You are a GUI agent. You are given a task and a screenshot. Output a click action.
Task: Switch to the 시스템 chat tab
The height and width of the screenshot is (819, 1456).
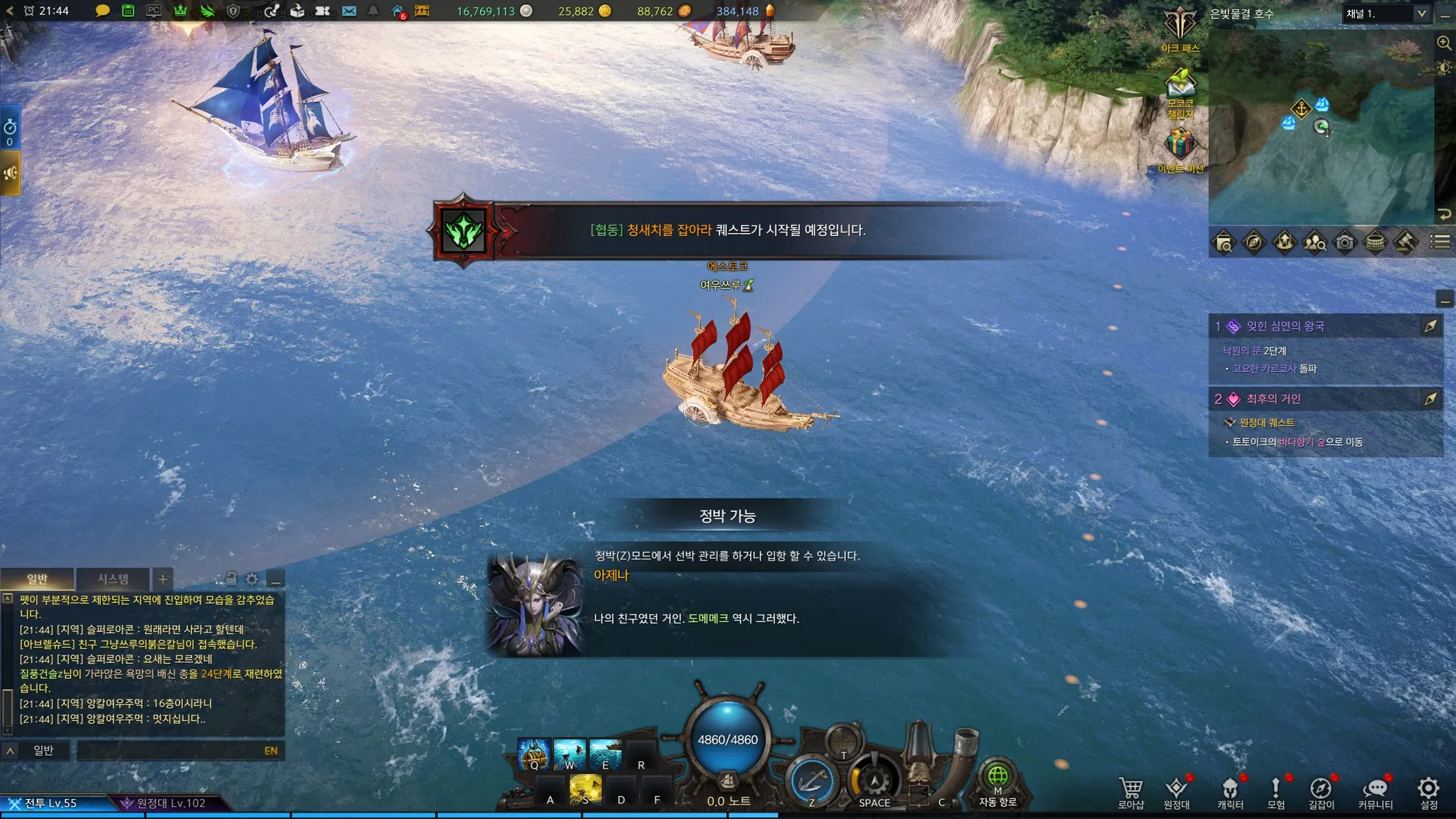(113, 579)
